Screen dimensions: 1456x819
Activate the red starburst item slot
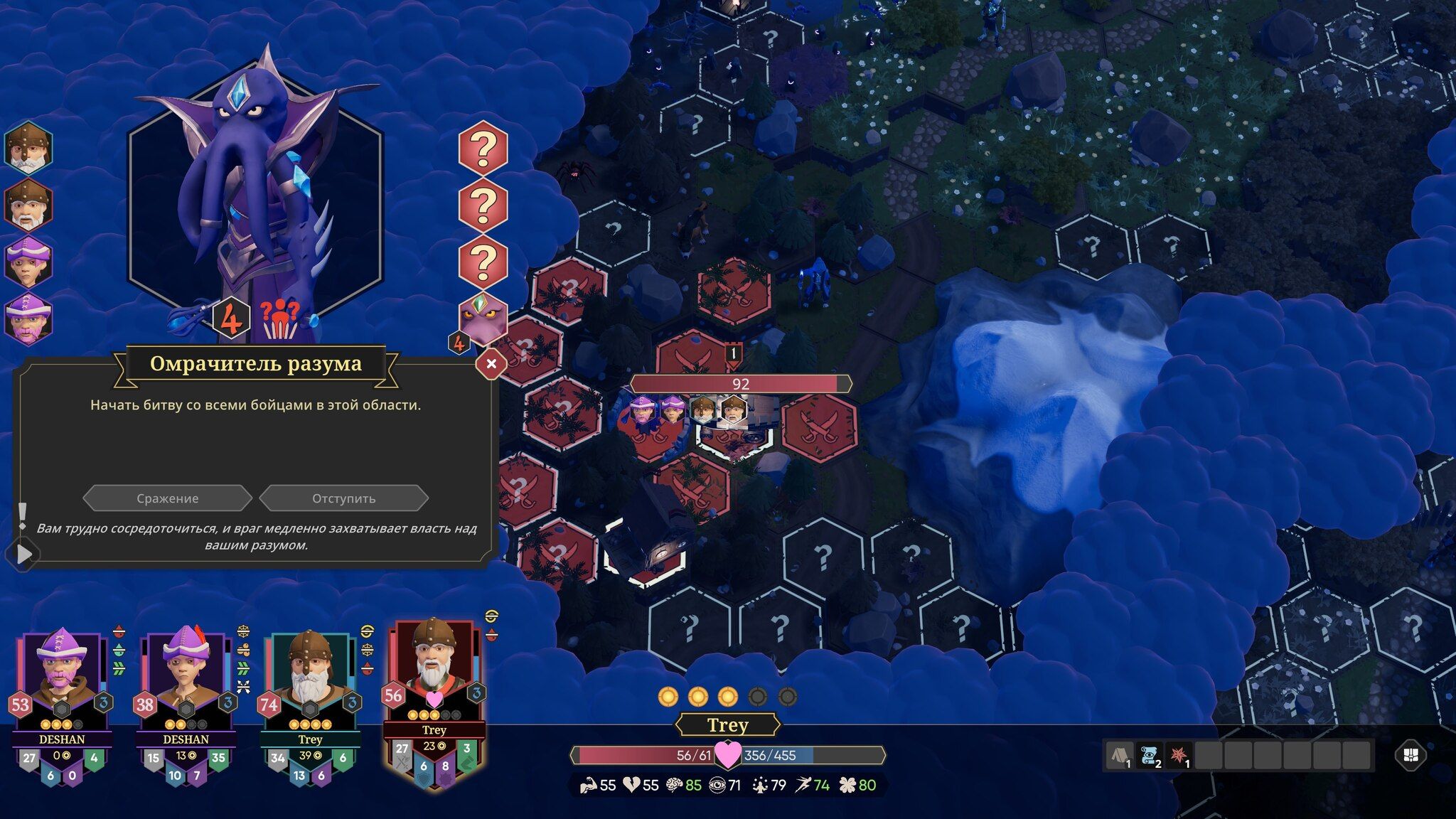[1179, 756]
